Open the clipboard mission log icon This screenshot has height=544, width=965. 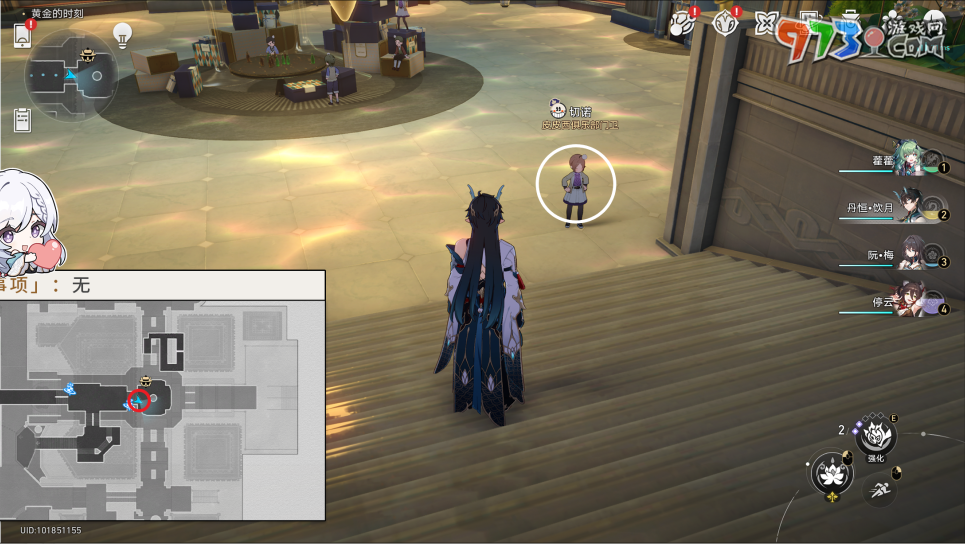tap(22, 120)
